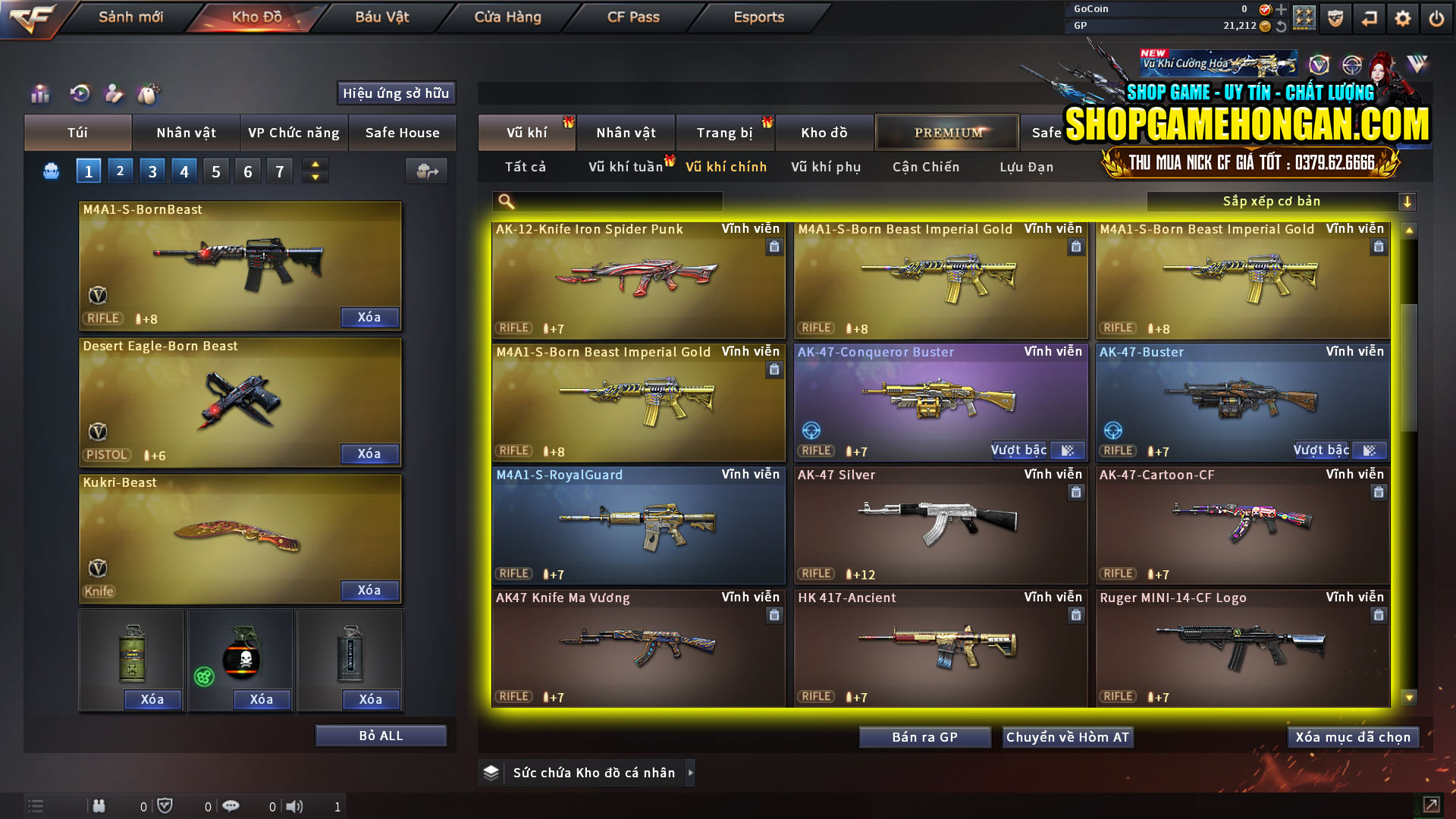Click the chat bubble icon at the bottom bar
Image resolution: width=1456 pixels, height=819 pixels.
coord(231,805)
